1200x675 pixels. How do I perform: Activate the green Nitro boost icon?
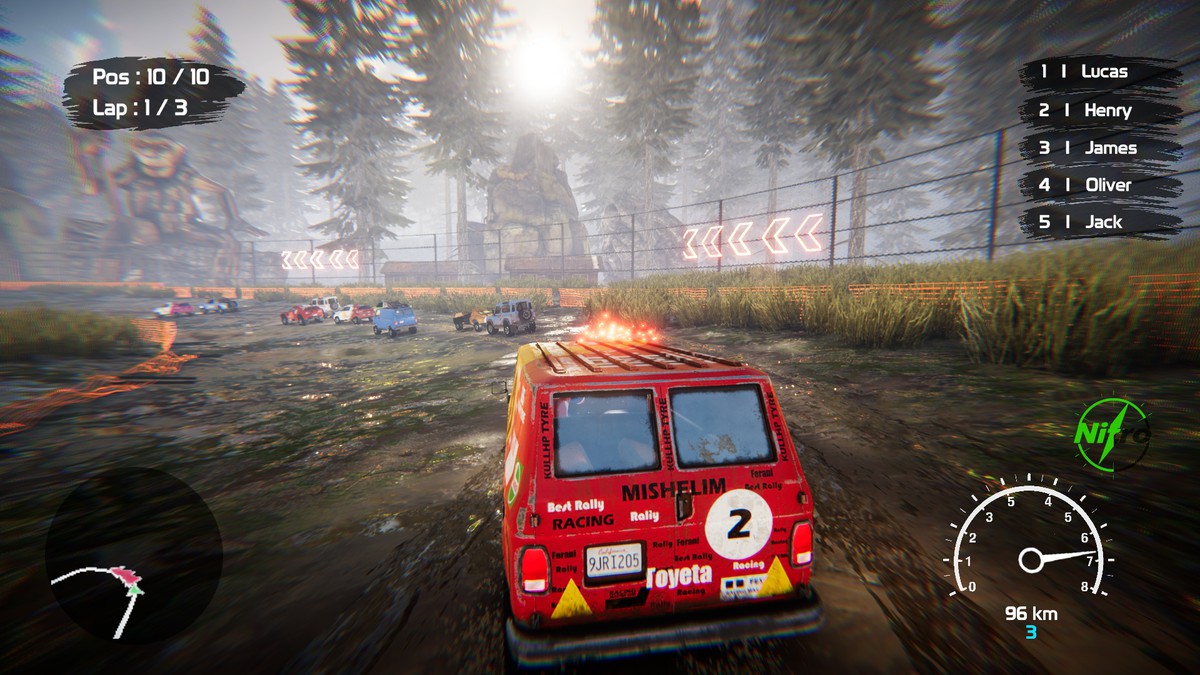pos(1111,434)
